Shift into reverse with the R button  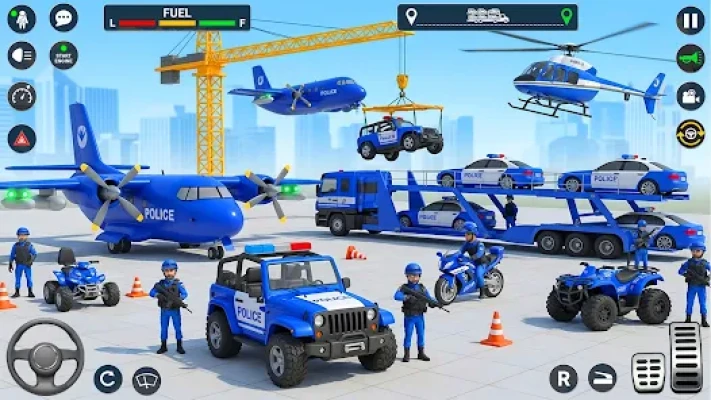(563, 378)
